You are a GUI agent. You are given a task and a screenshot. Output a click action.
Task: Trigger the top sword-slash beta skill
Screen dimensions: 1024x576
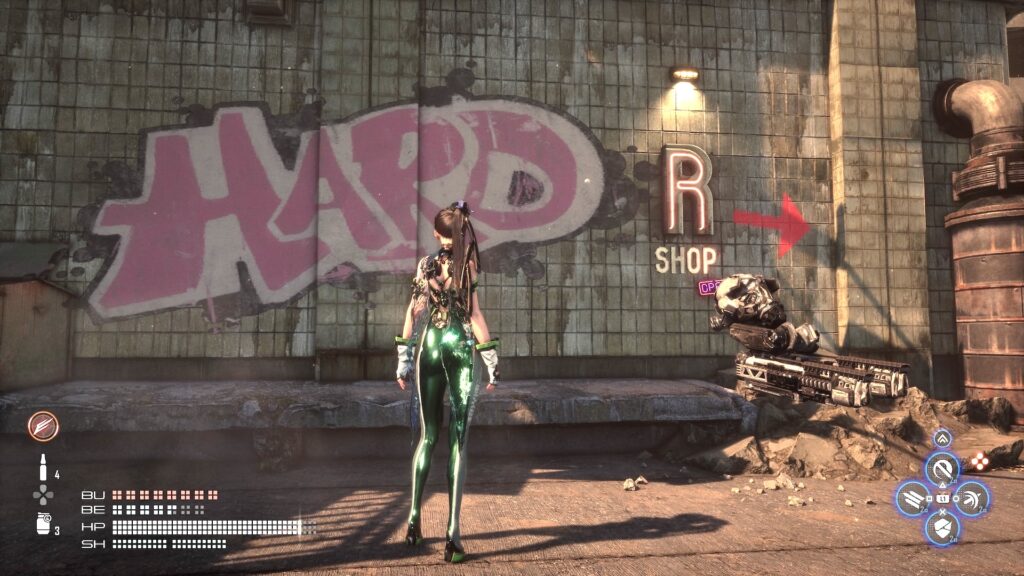click(x=941, y=469)
